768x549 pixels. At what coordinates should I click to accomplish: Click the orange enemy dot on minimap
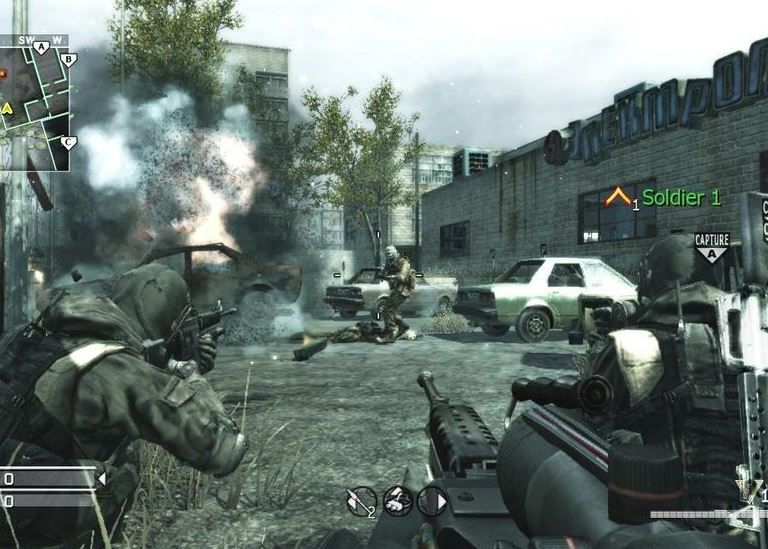click(x=3, y=73)
